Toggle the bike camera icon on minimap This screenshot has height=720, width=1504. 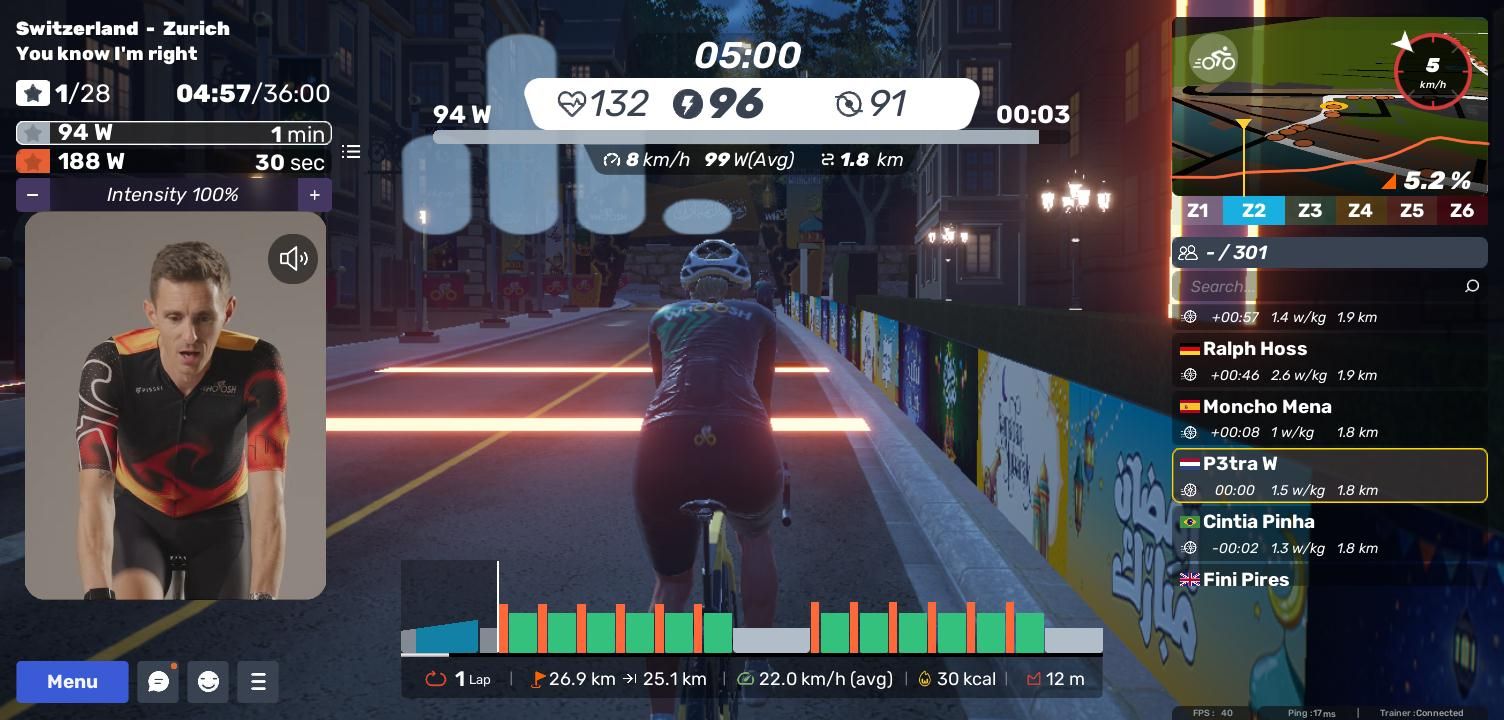click(x=1214, y=60)
